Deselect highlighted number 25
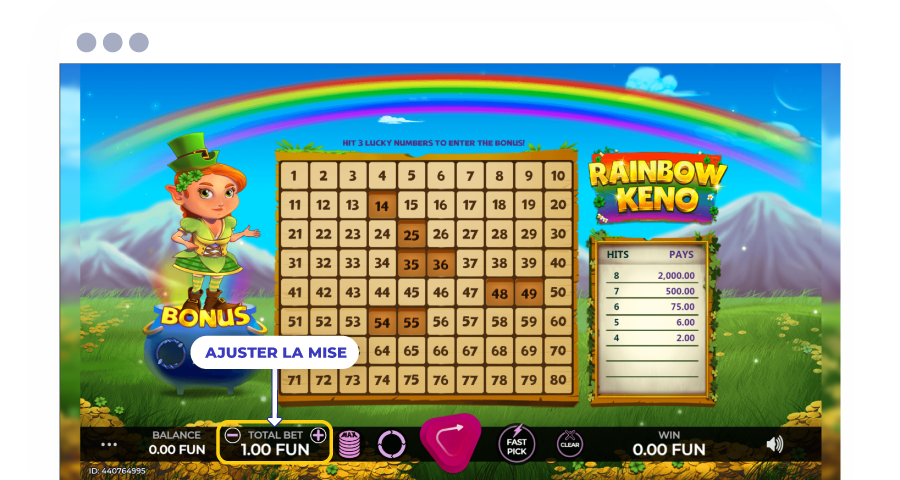Image resolution: width=900 pixels, height=480 pixels. (411, 236)
